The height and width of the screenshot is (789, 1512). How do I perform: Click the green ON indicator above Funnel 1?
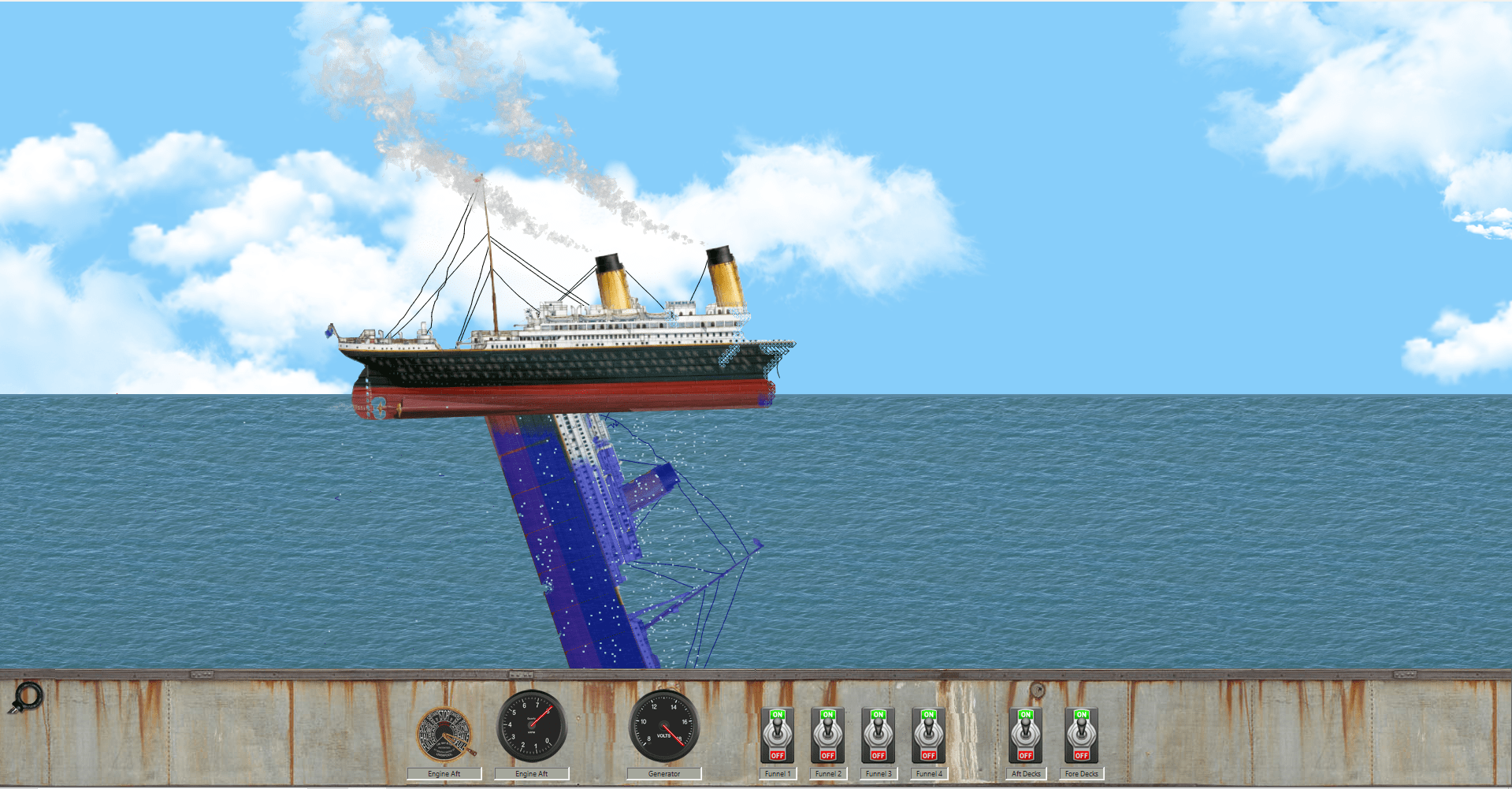coord(778,716)
